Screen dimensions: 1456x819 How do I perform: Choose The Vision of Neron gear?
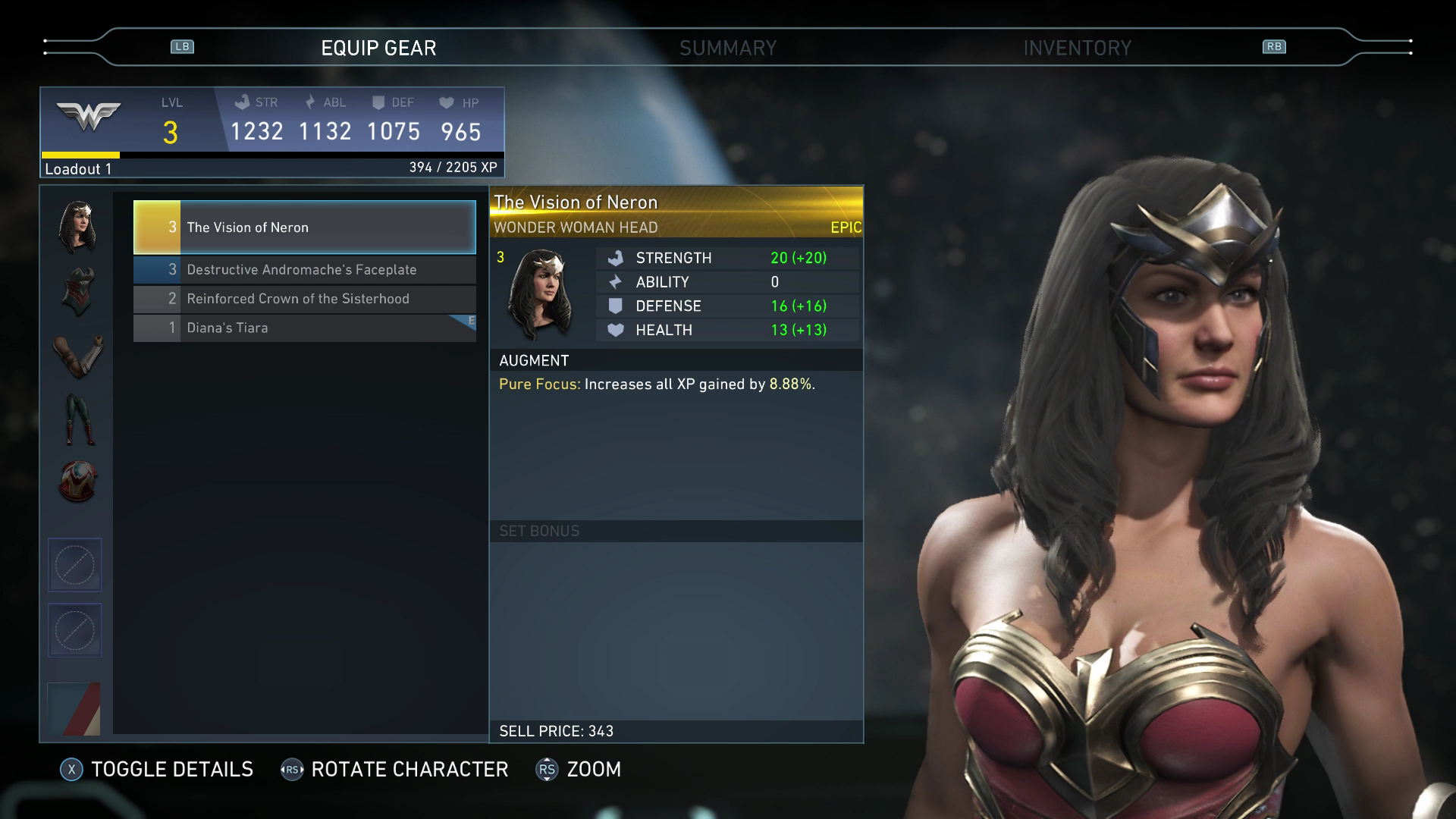(304, 227)
